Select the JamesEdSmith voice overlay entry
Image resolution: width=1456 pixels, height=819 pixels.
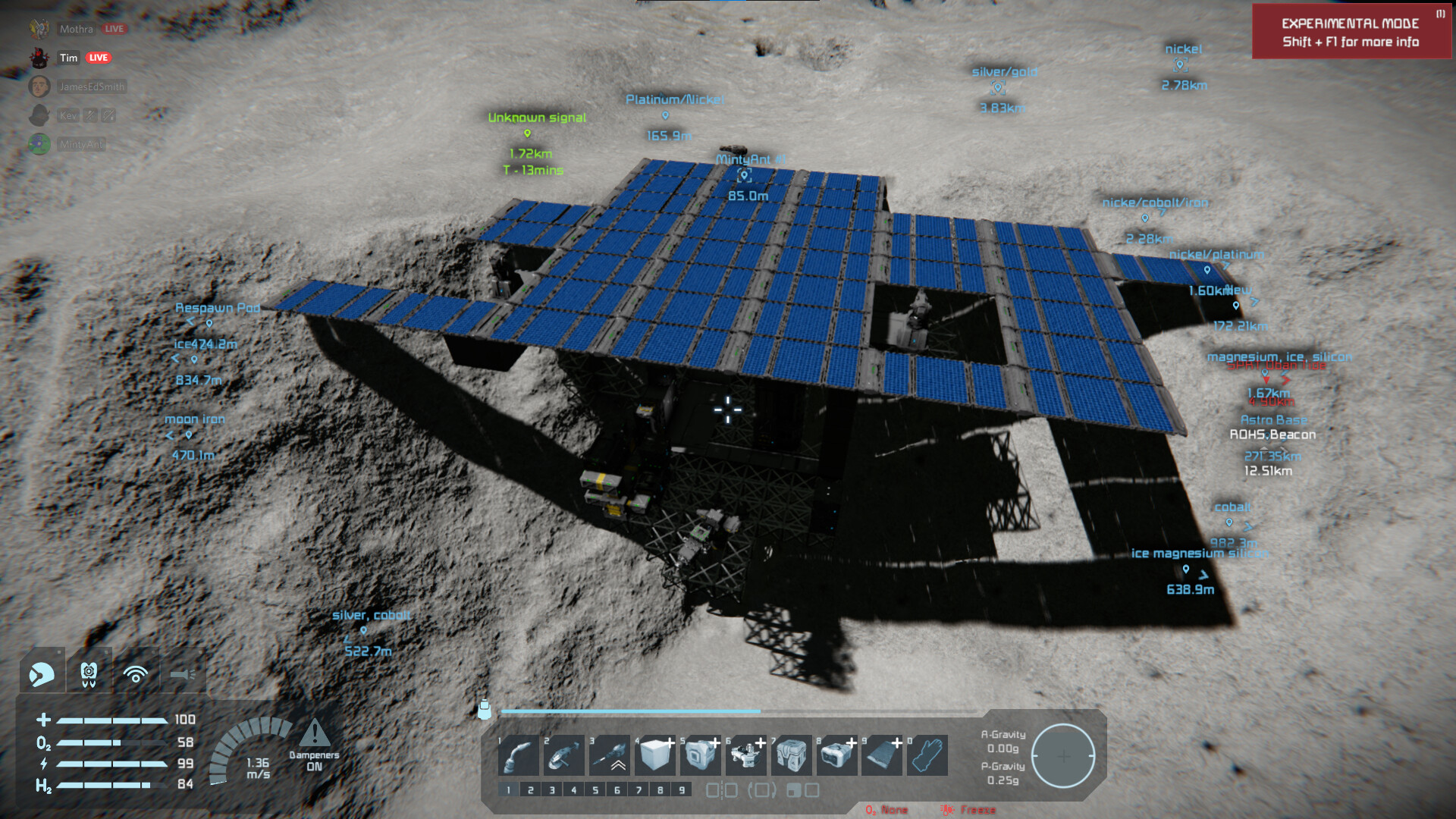tap(91, 86)
